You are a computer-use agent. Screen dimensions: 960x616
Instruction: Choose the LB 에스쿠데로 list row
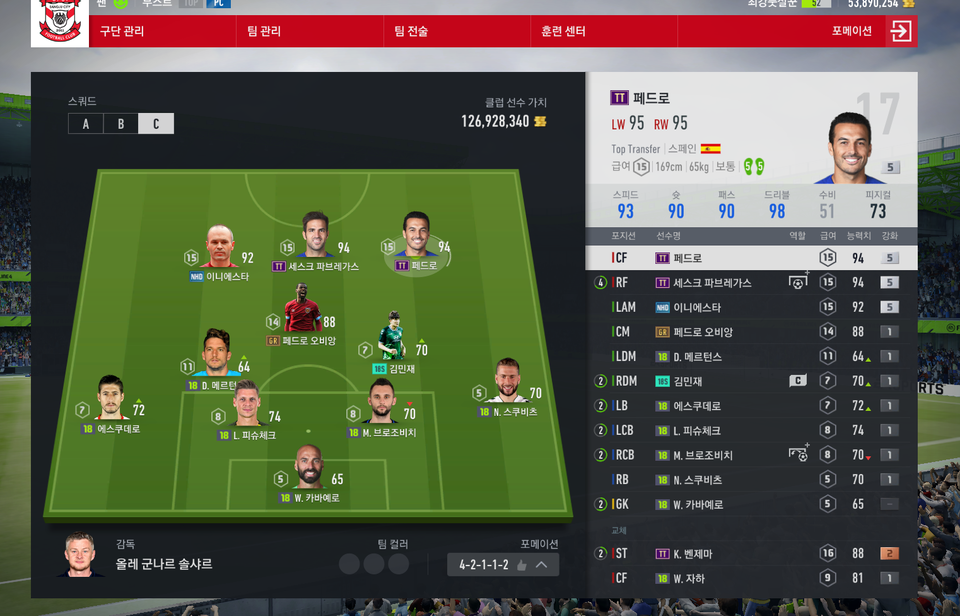pyautogui.click(x=750, y=406)
